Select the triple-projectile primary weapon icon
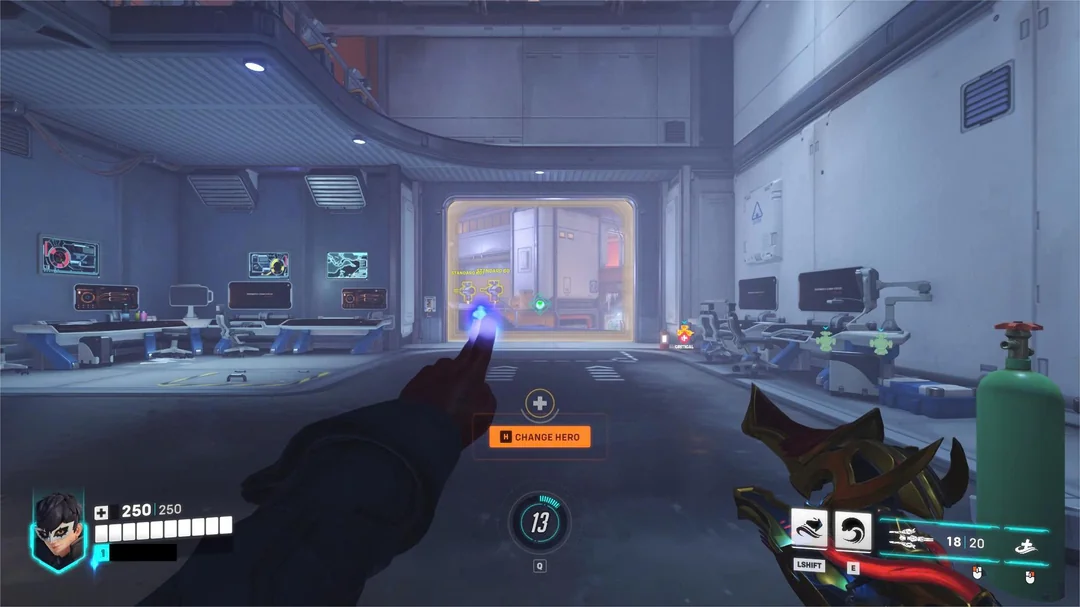This screenshot has height=607, width=1080. pyautogui.click(x=910, y=538)
